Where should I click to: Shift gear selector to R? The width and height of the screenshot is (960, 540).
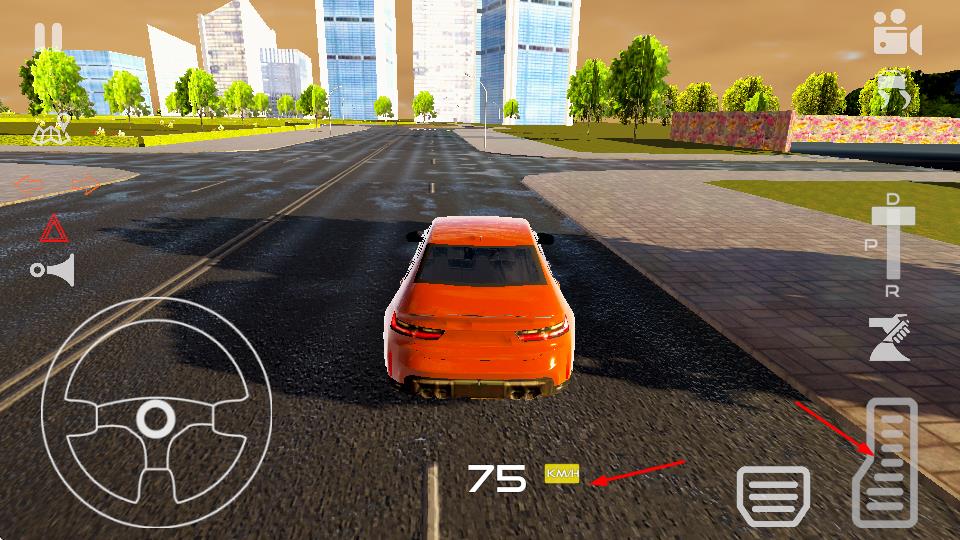coord(893,290)
